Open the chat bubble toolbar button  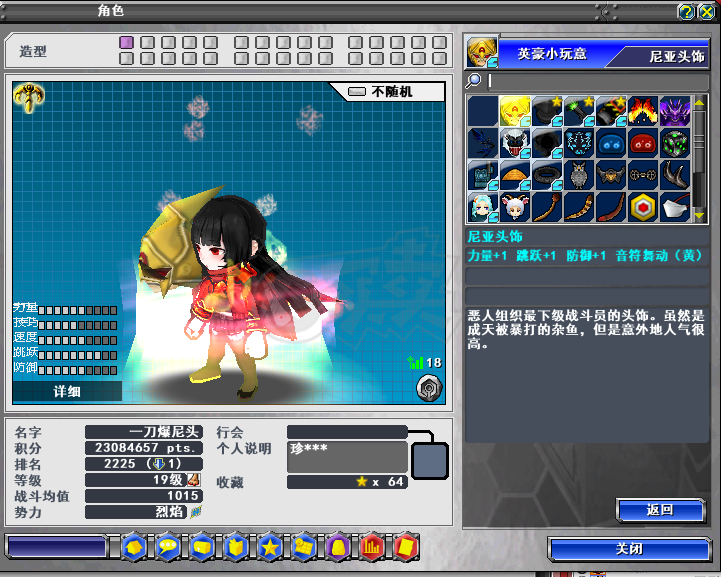pyautogui.click(x=167, y=547)
